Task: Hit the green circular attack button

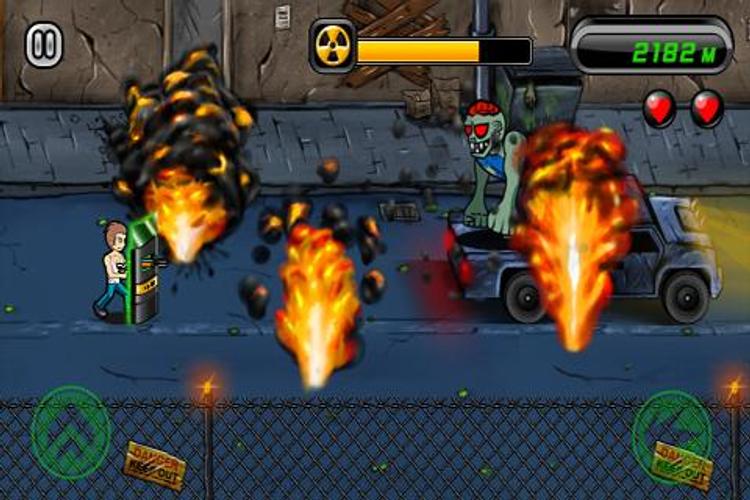Action: [672, 433]
